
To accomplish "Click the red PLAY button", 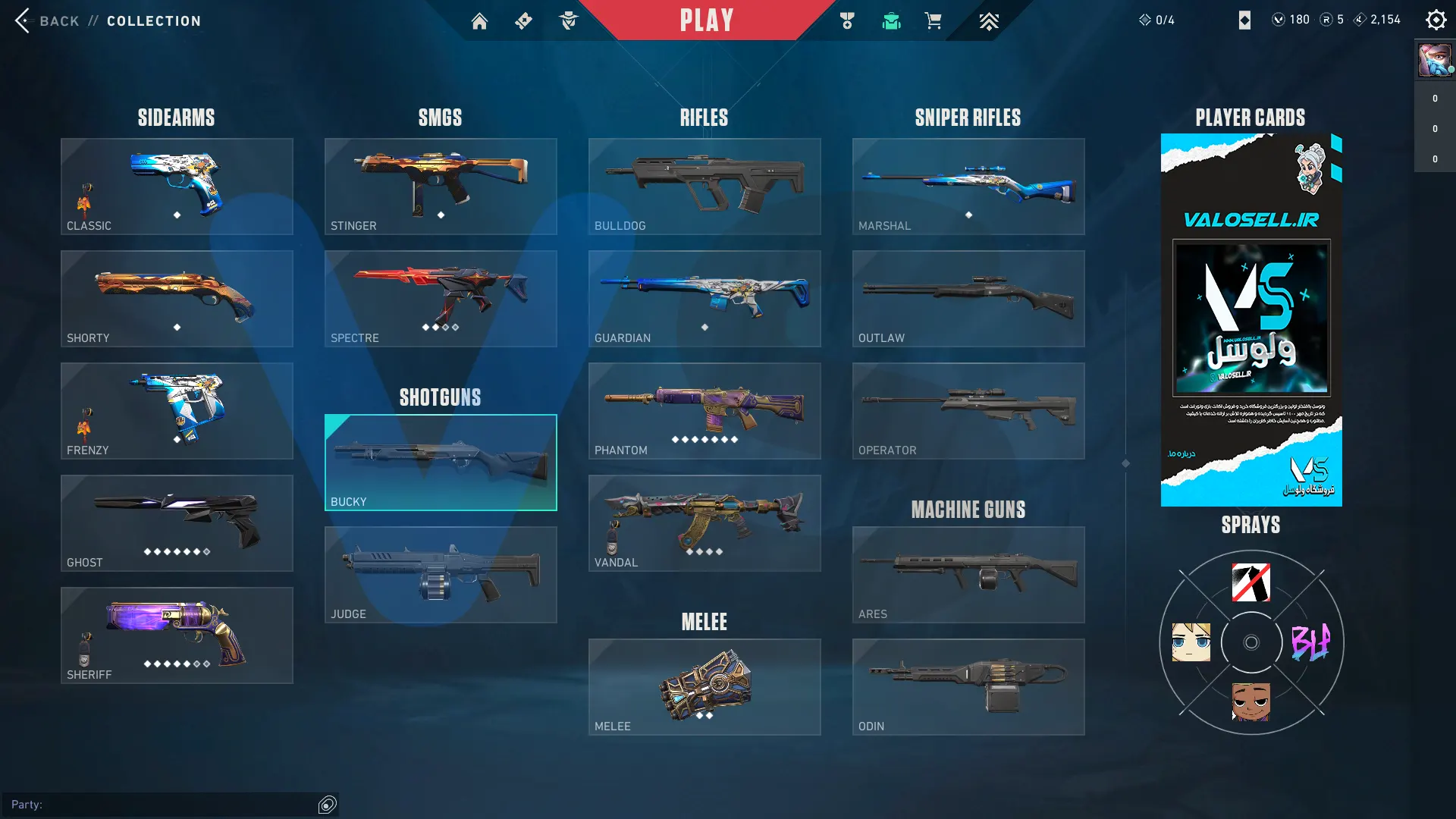I will pos(706,20).
